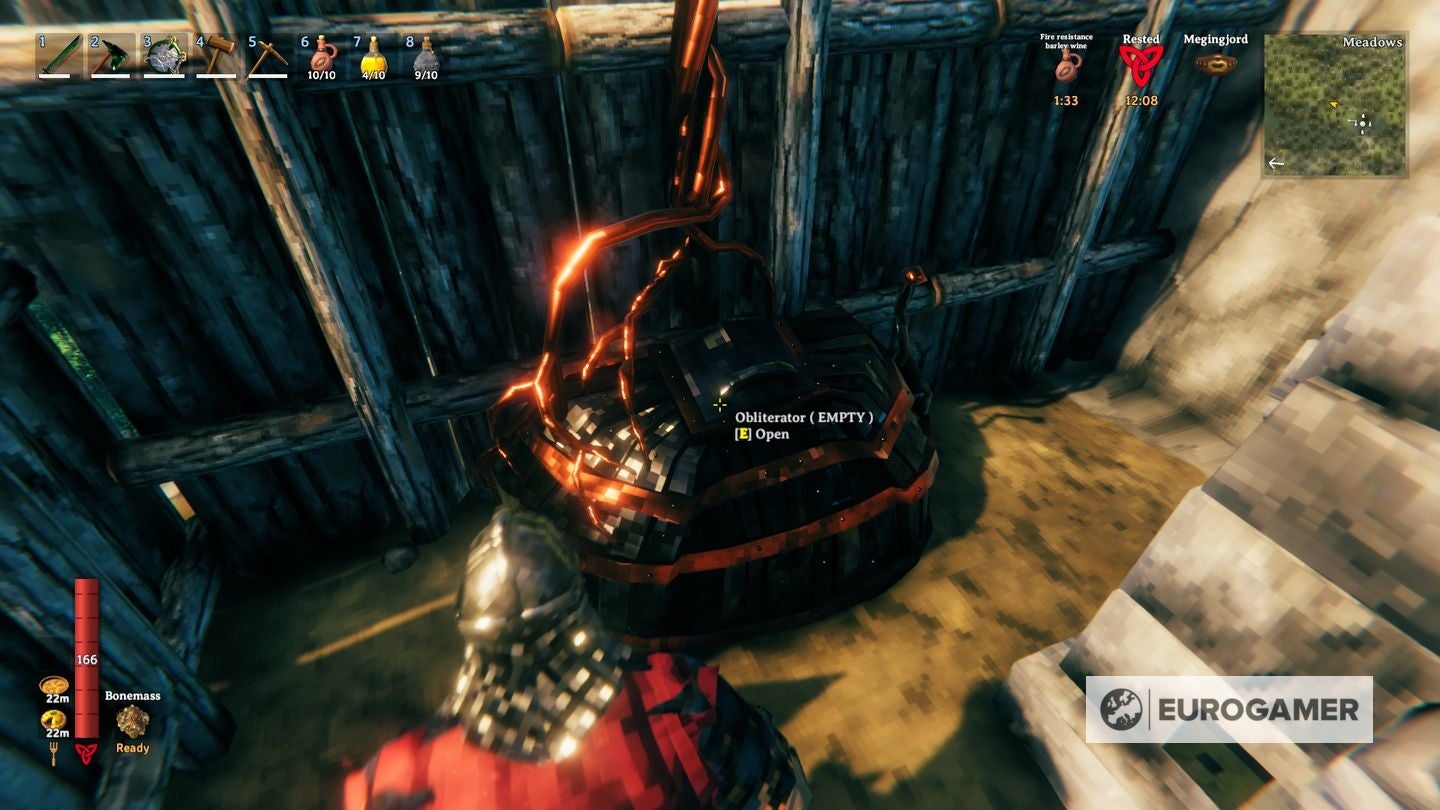
Task: Click the Ready label under Bonemass
Action: [131, 747]
